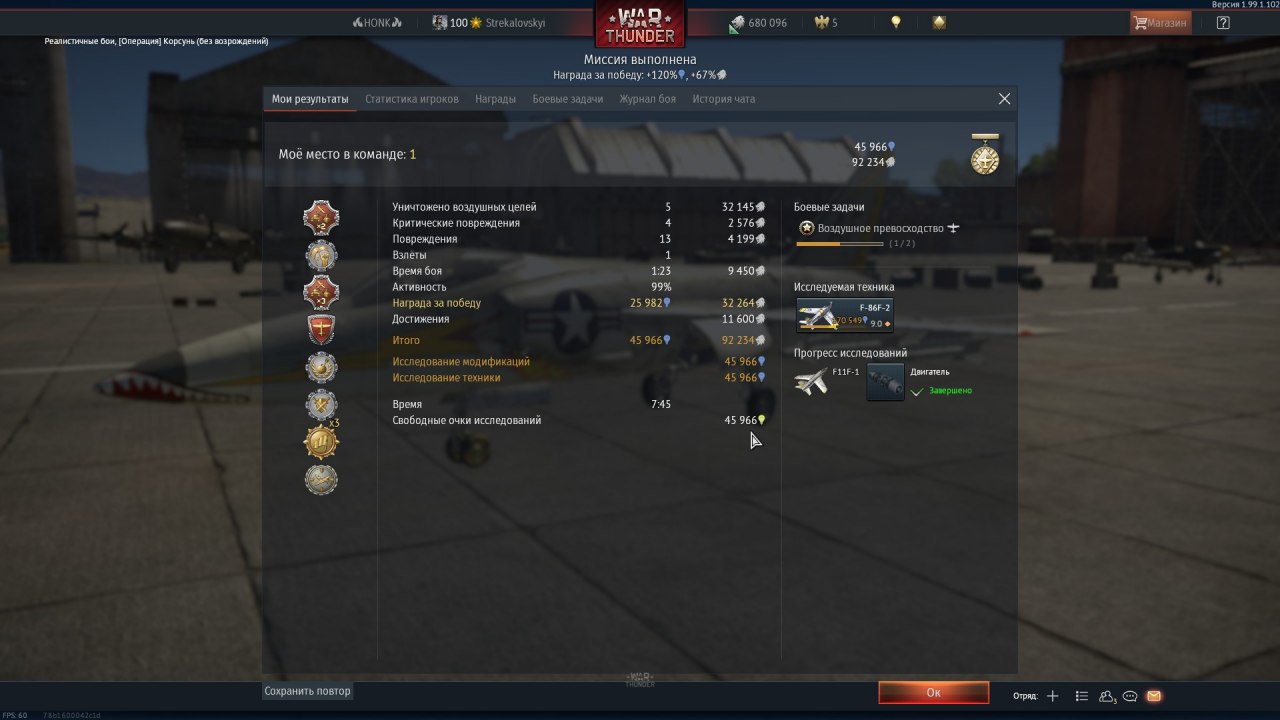Open the История чата tab

click(x=724, y=99)
